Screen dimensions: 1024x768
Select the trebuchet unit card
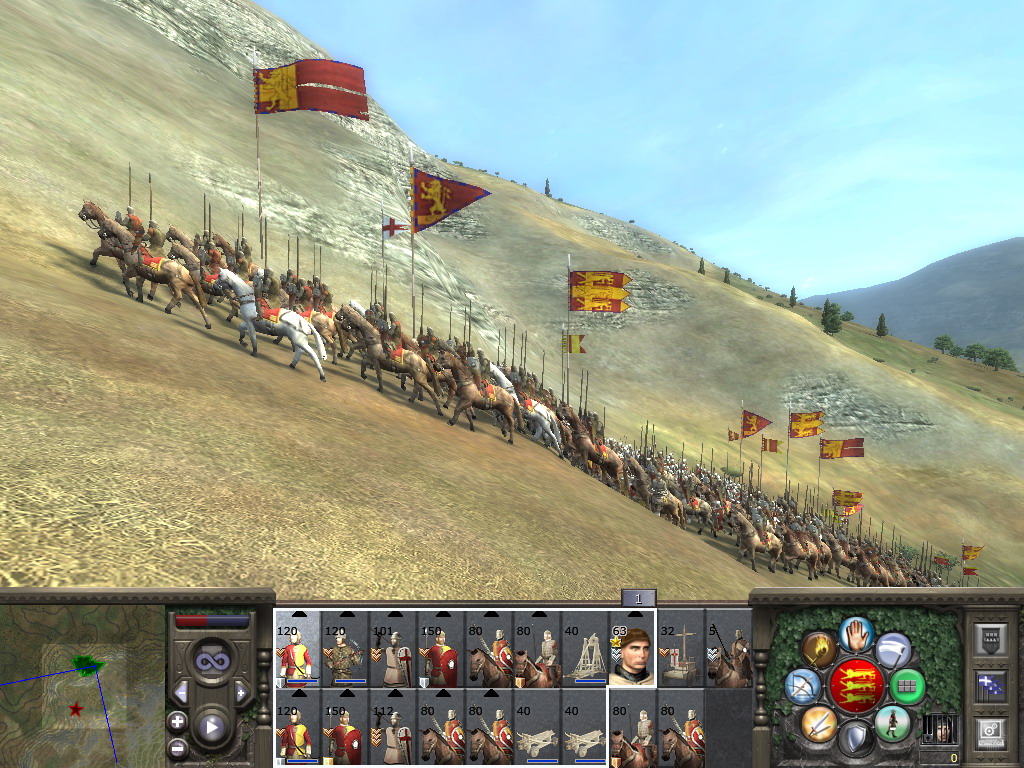[584, 648]
